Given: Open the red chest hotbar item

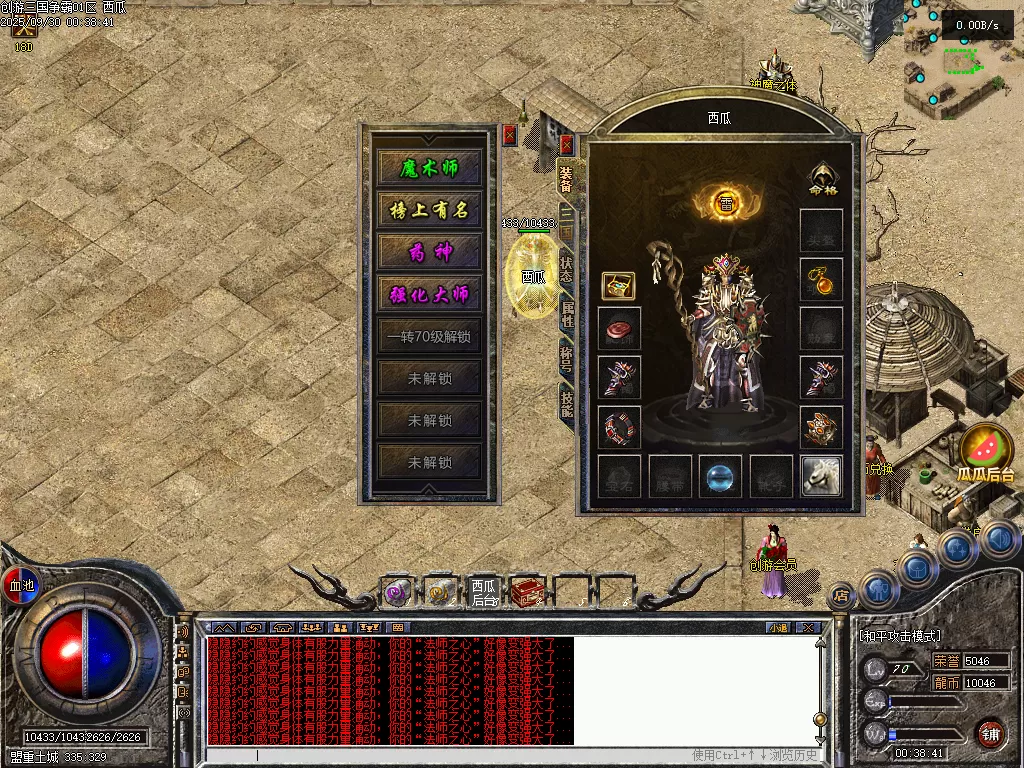Looking at the screenshot, I should point(526,593).
